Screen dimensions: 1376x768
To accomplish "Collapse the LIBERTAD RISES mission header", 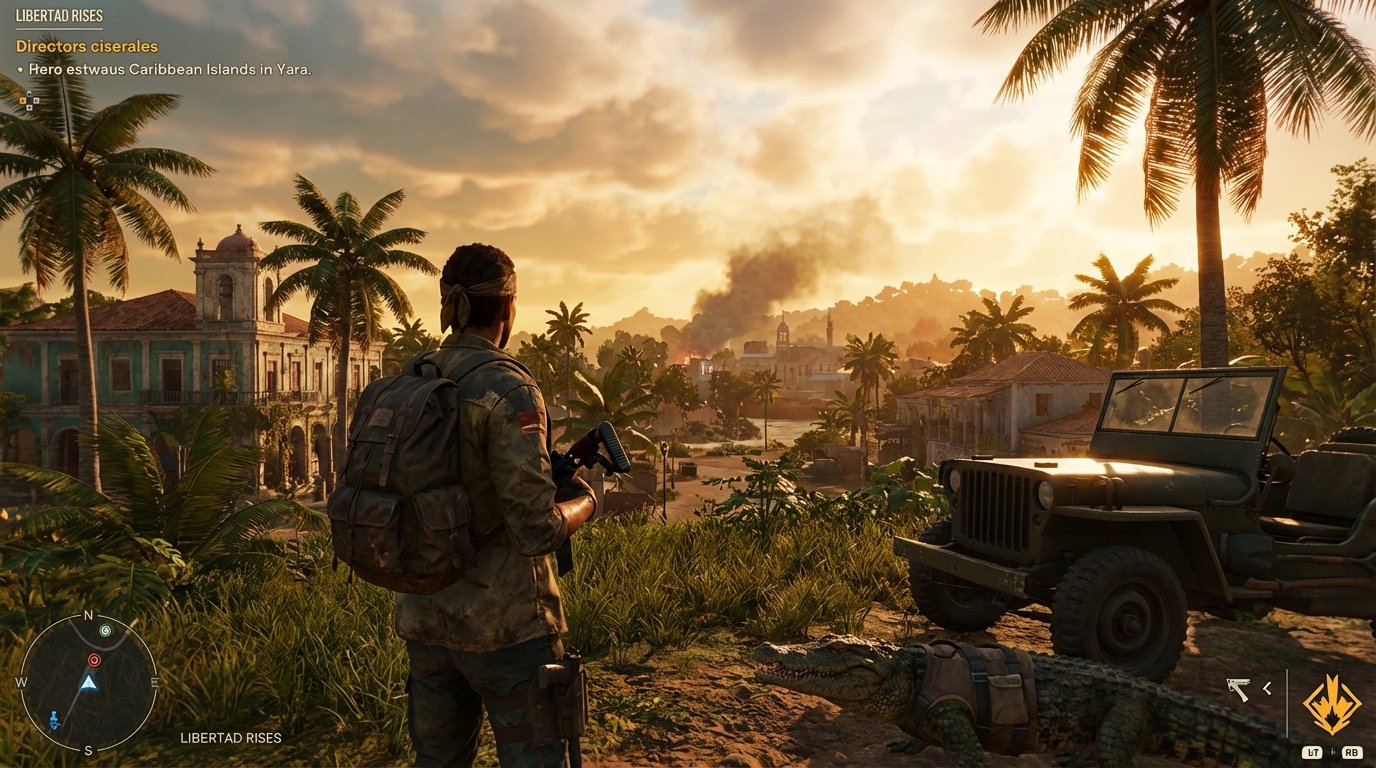I will click(59, 15).
